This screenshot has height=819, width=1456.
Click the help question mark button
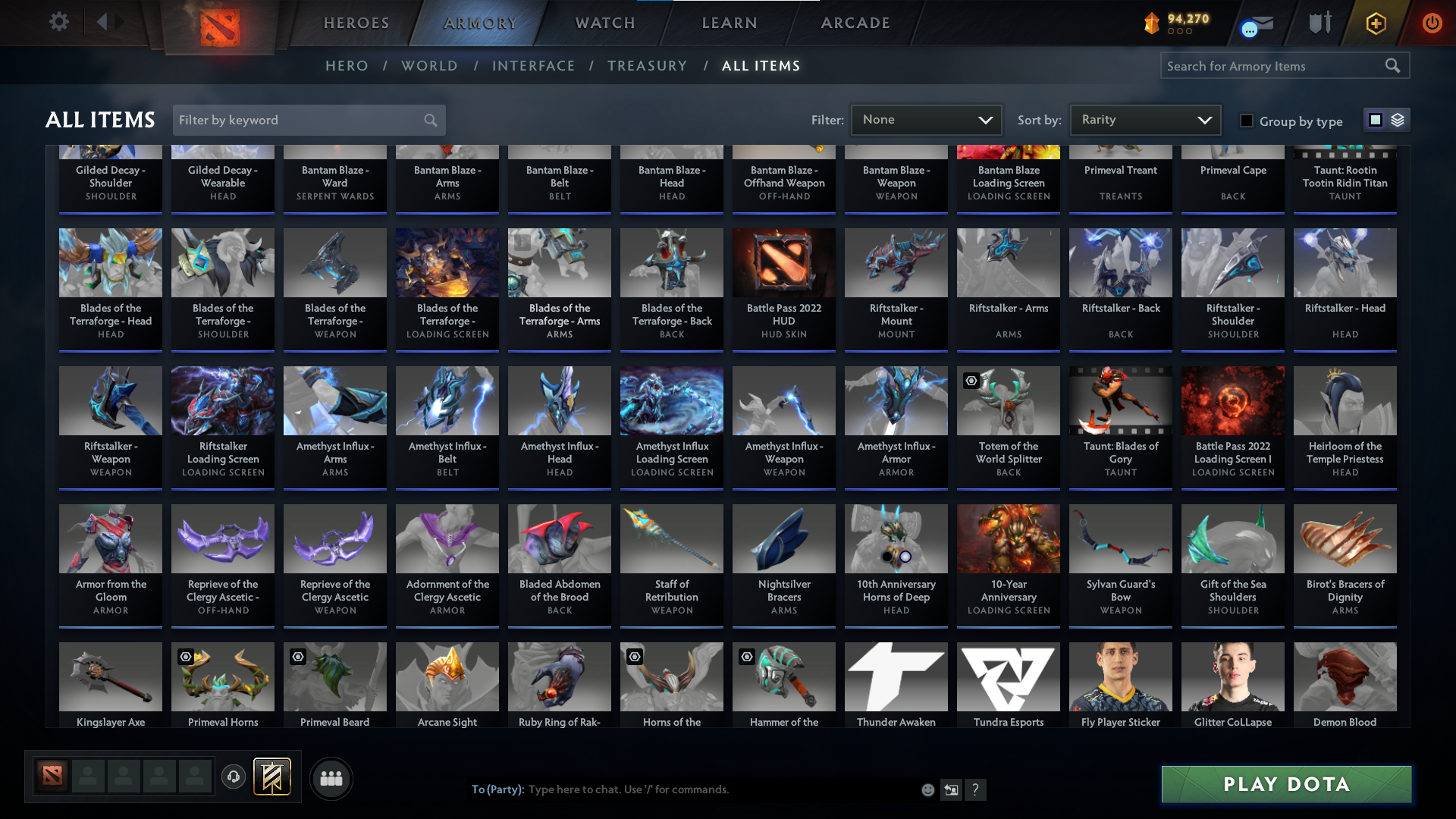(x=975, y=789)
